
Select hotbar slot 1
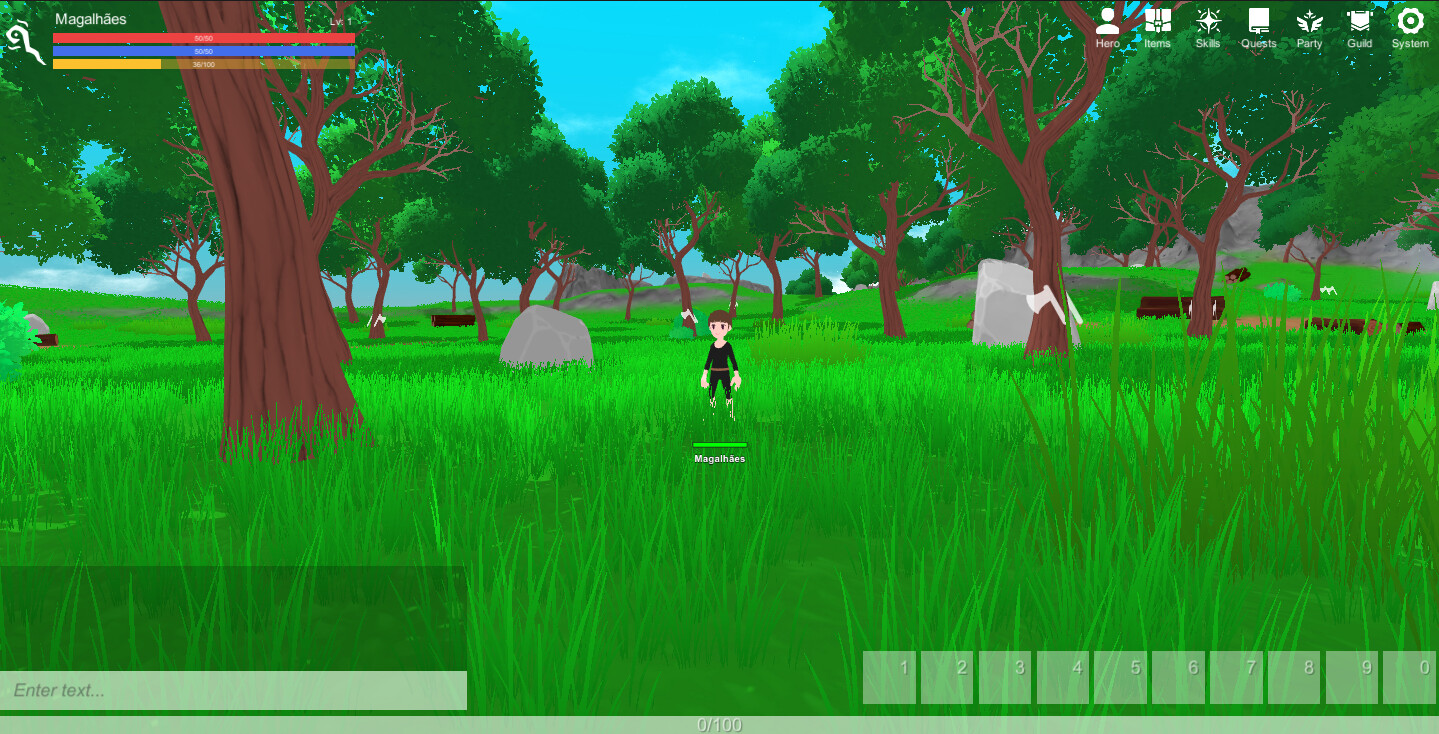(889, 677)
